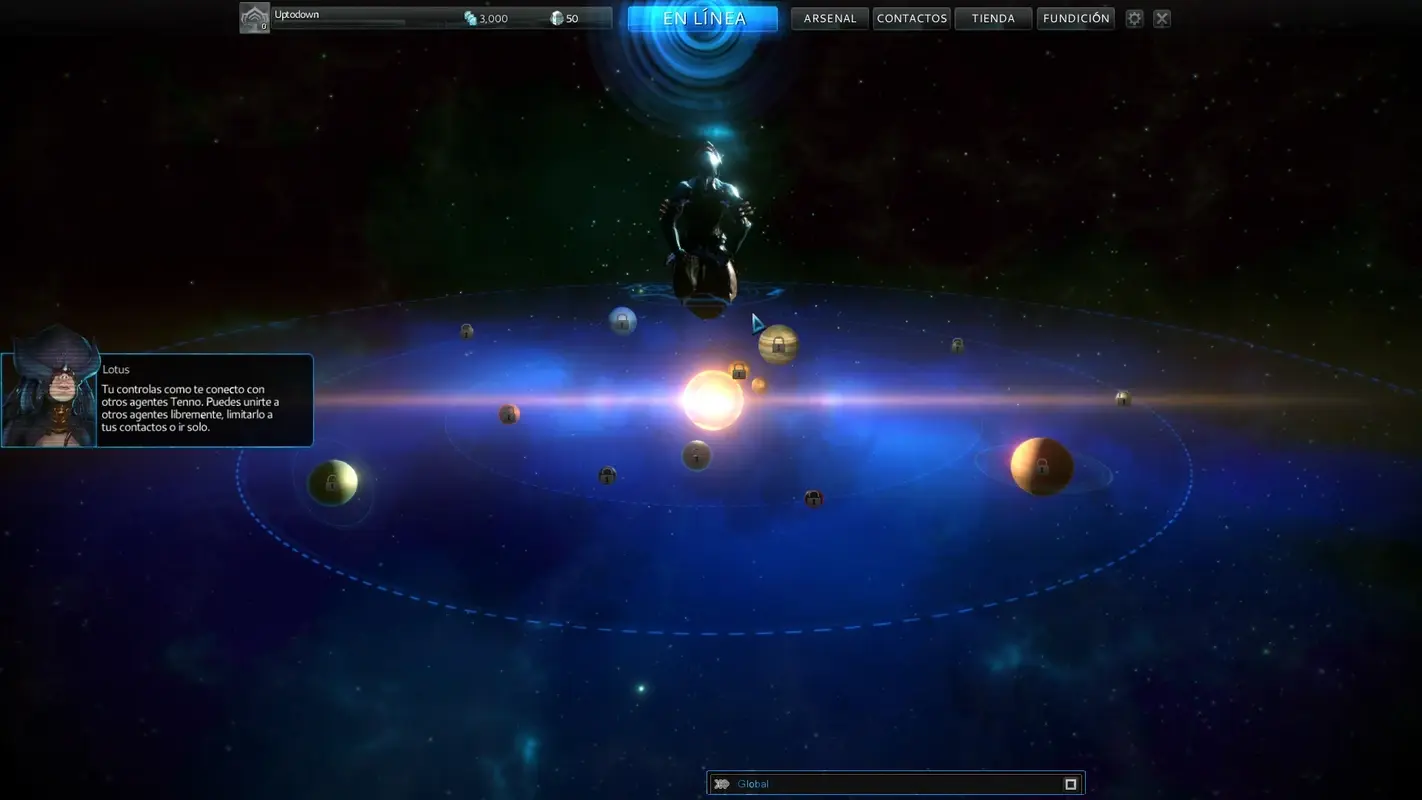Open the ARSENAL panel
The height and width of the screenshot is (800, 1422).
(829, 17)
